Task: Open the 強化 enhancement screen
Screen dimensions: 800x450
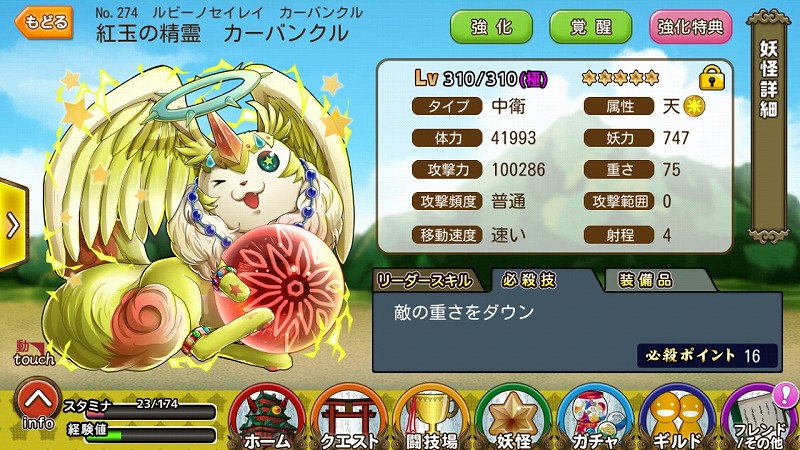Action: (491, 26)
